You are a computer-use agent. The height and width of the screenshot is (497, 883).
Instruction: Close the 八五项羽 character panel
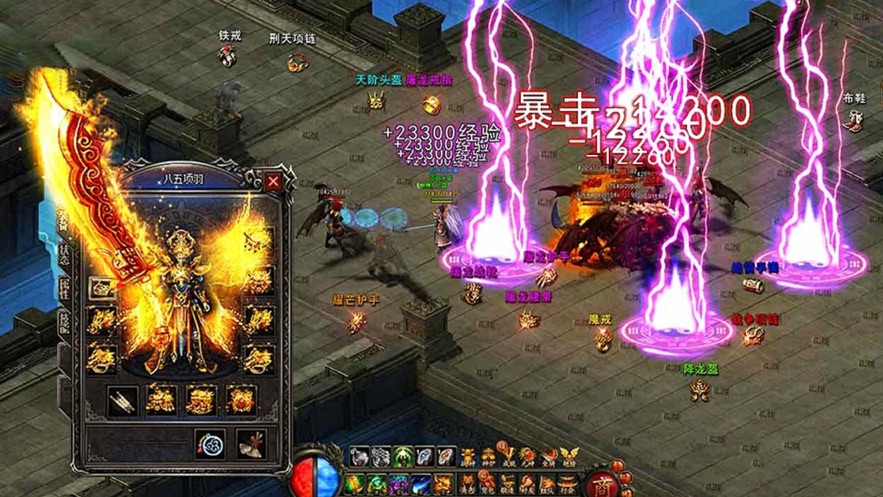(x=273, y=182)
